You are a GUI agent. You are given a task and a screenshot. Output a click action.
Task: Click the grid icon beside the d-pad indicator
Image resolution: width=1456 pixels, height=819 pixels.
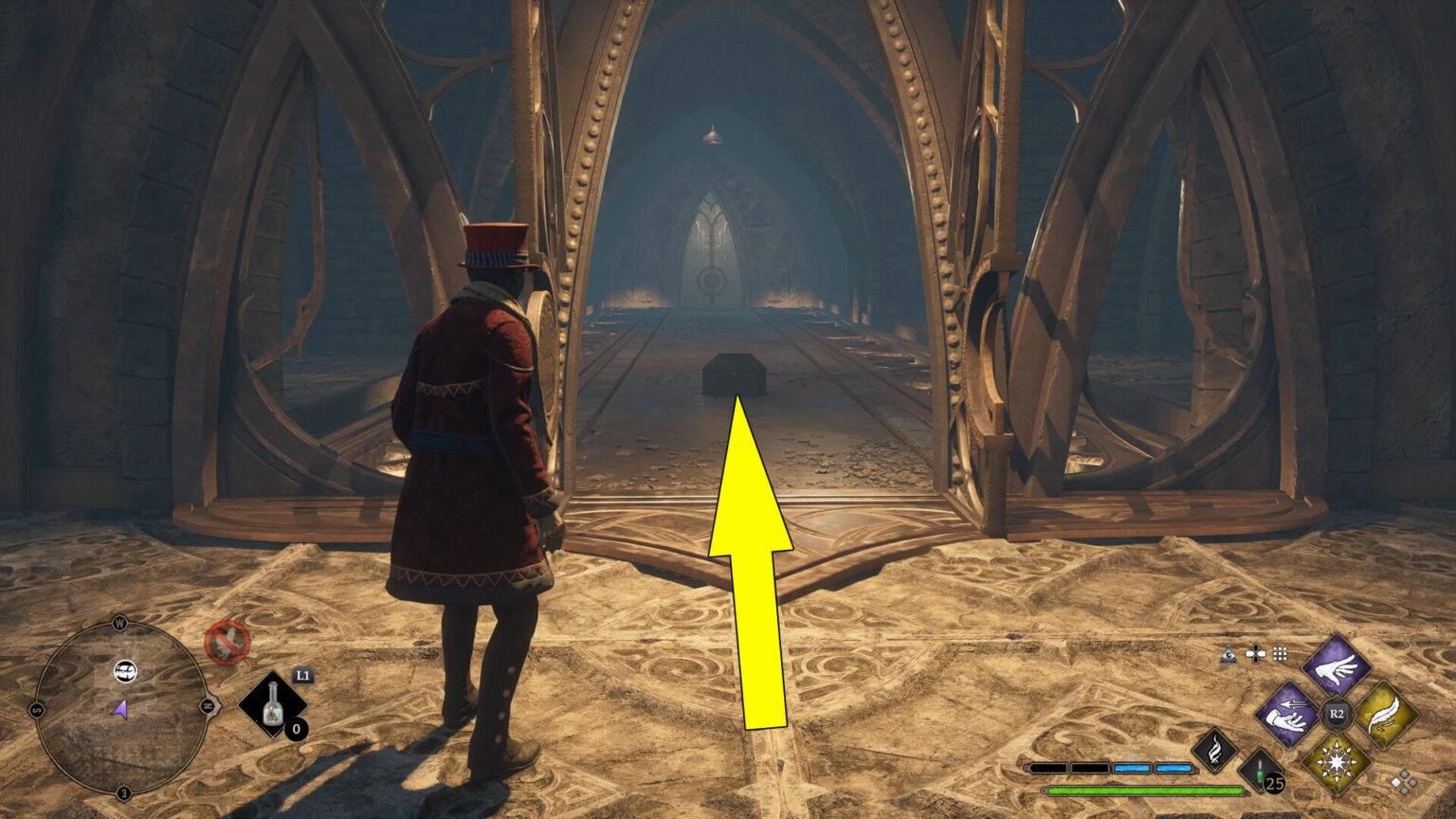1281,652
